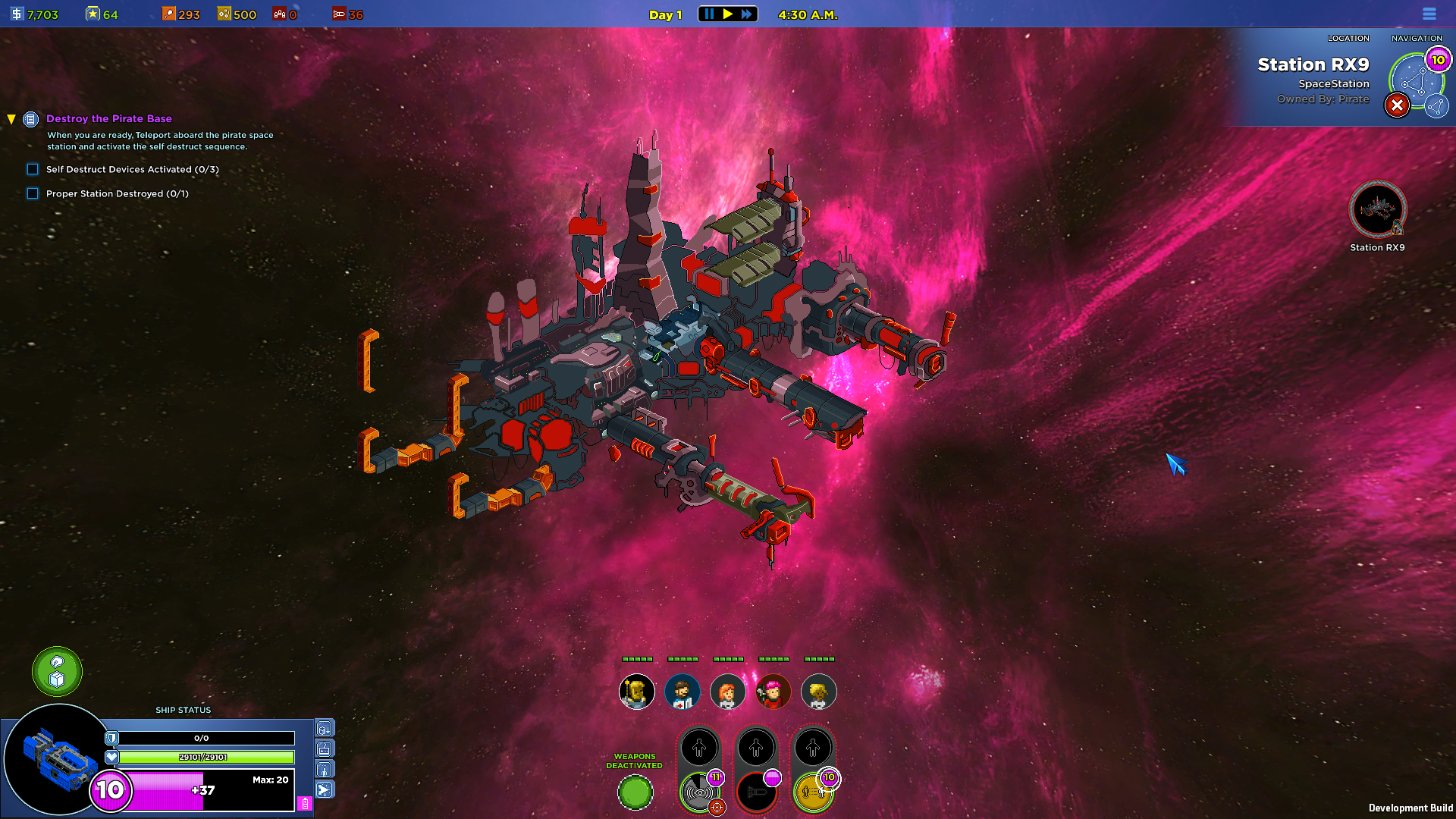Activate the yellow crew teleport ability
The width and height of the screenshot is (1456, 819).
tap(813, 793)
